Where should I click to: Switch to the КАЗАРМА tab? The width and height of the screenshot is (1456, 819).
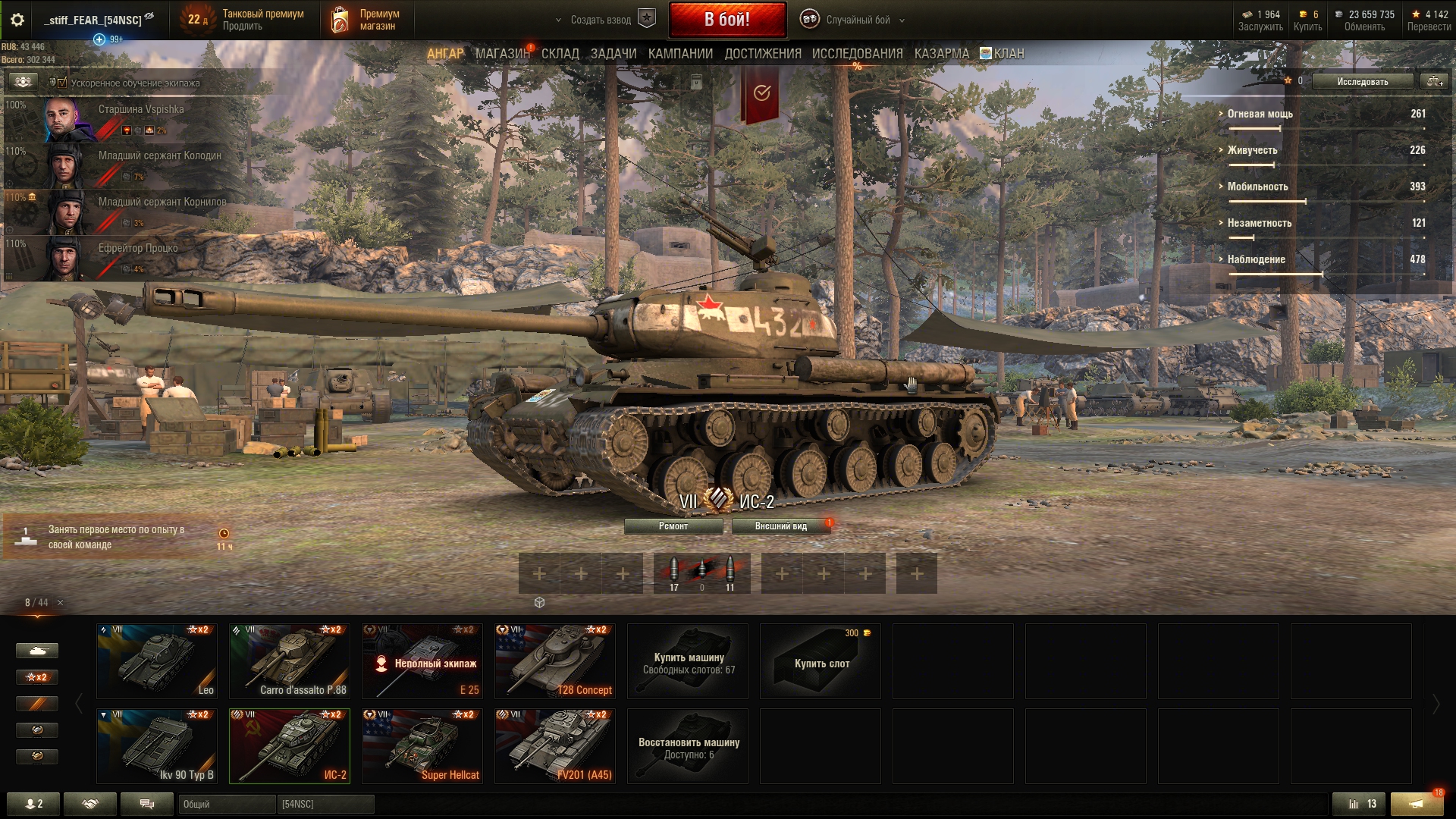[941, 54]
